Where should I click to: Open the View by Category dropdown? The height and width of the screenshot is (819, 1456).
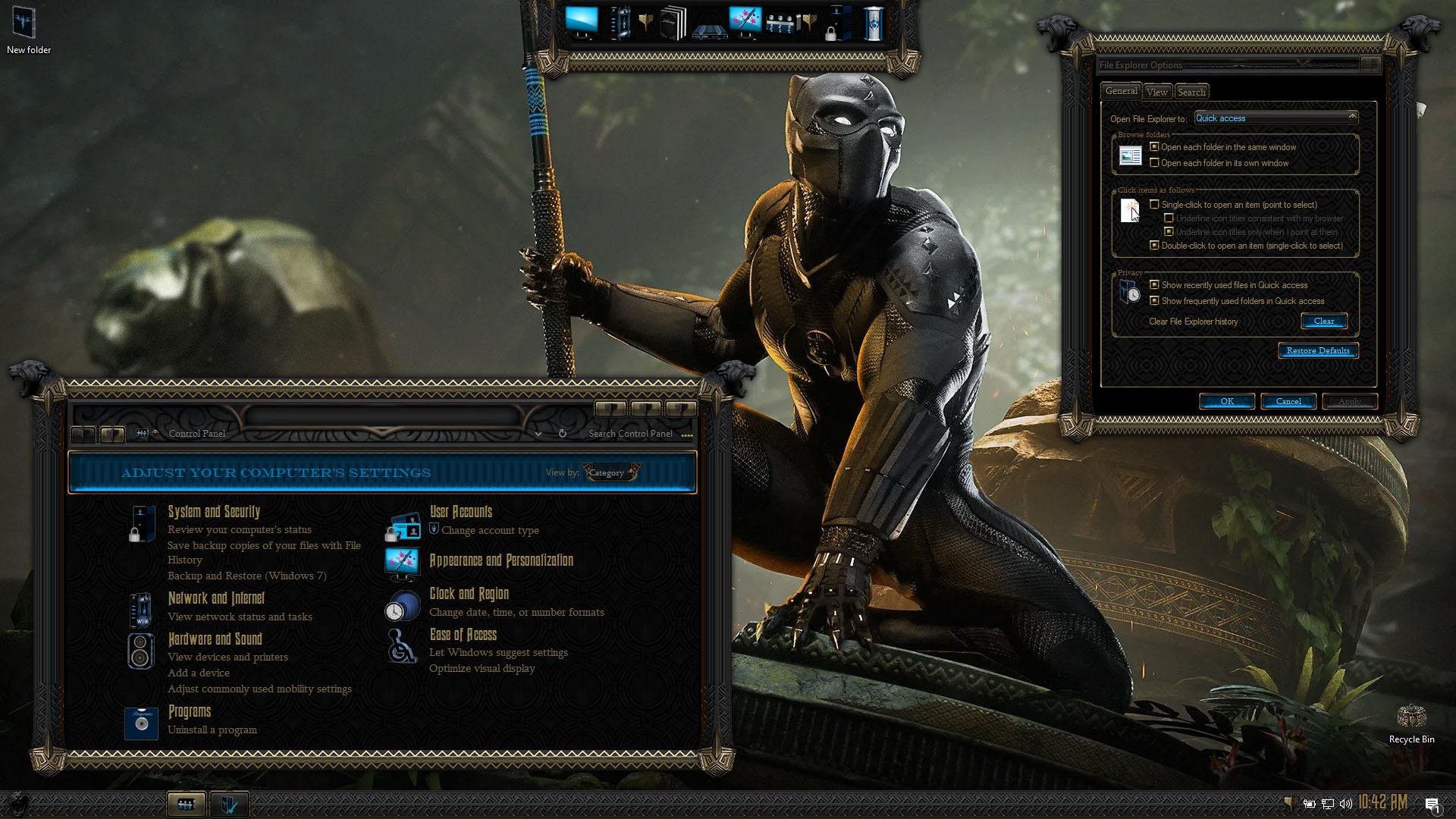(611, 472)
